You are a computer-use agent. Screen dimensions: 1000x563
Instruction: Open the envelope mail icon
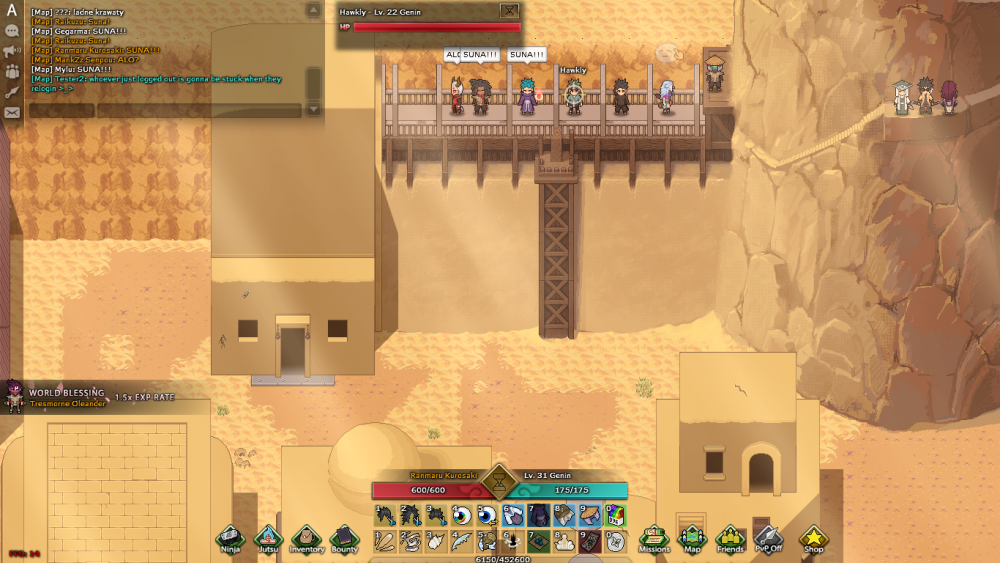tap(13, 112)
